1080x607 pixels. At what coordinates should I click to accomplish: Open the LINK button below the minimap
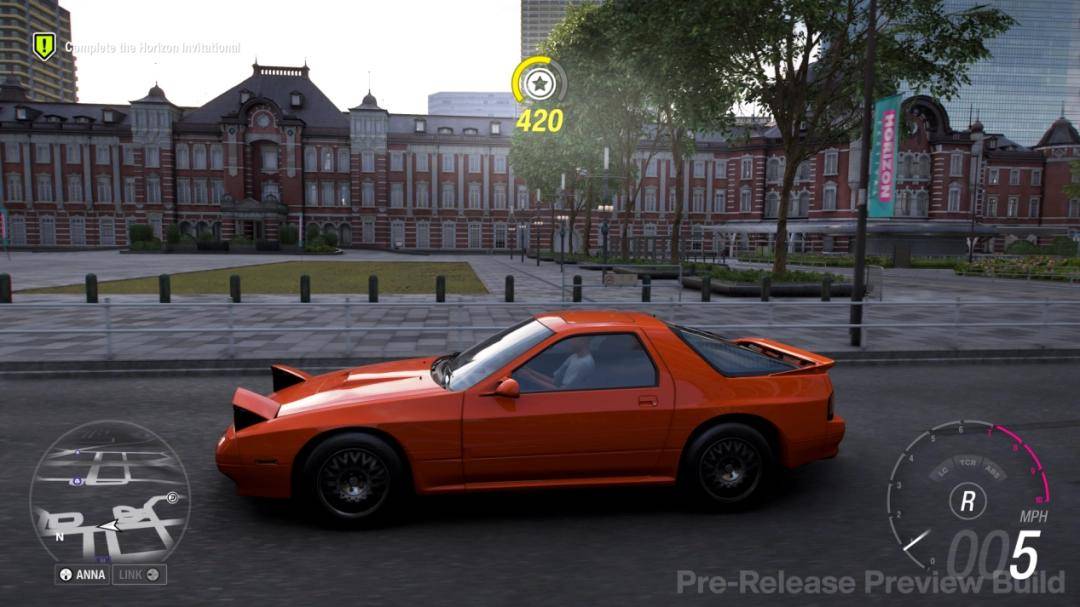139,575
